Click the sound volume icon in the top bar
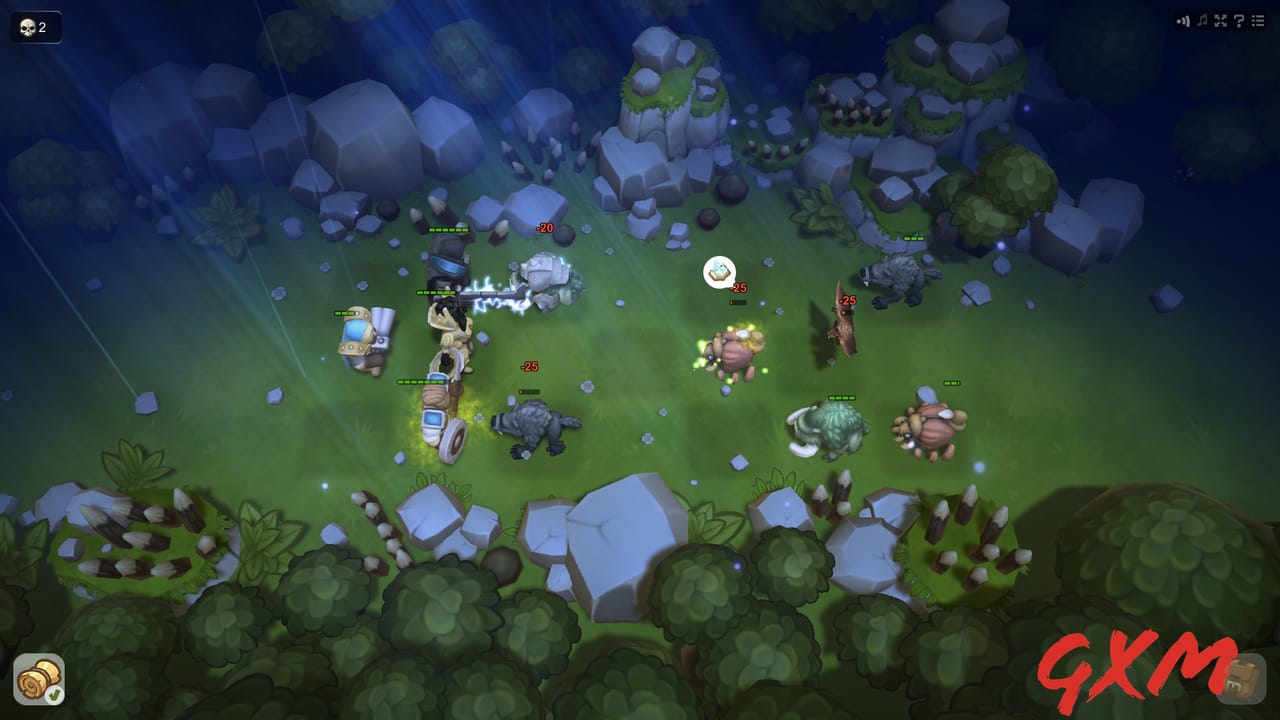 1184,20
